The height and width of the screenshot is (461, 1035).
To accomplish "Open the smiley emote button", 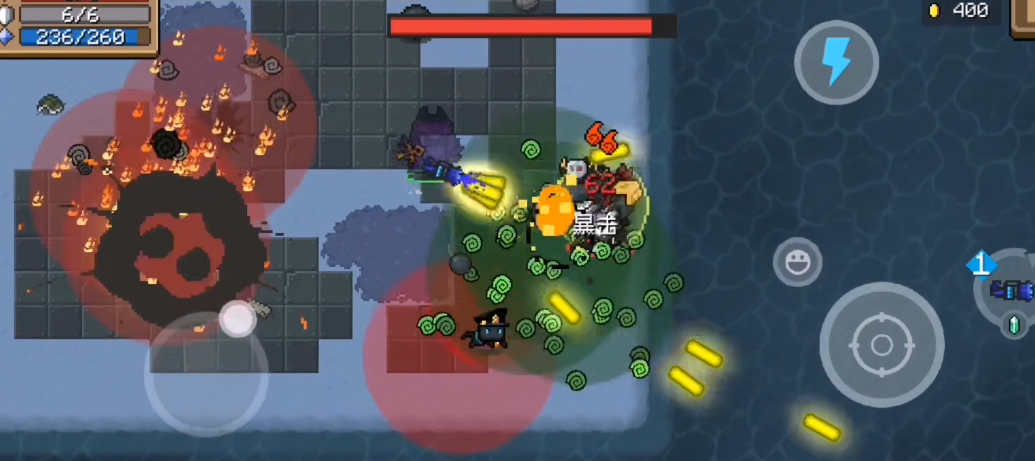I will coord(797,262).
